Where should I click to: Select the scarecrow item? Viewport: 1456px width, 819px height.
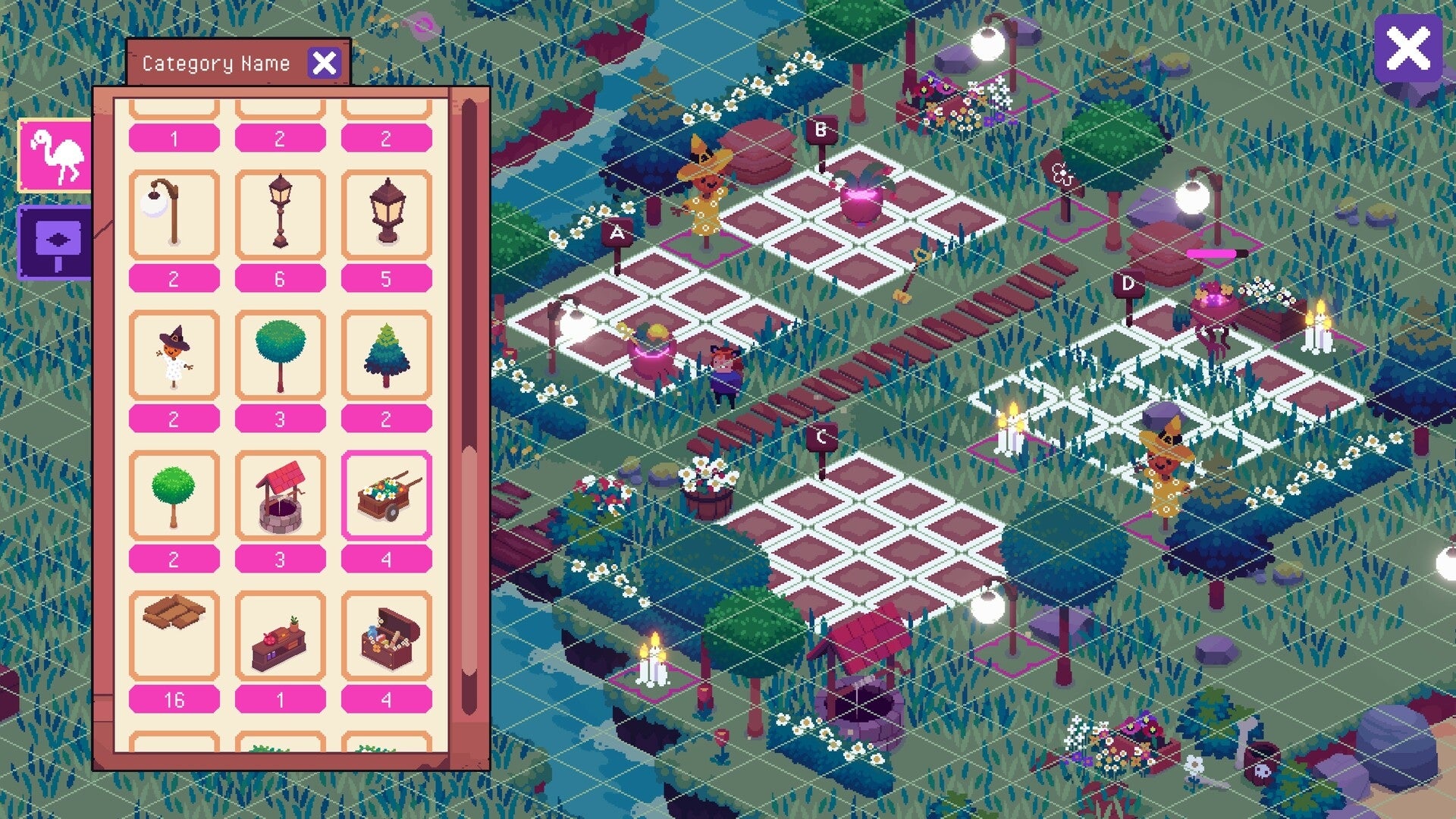173,353
